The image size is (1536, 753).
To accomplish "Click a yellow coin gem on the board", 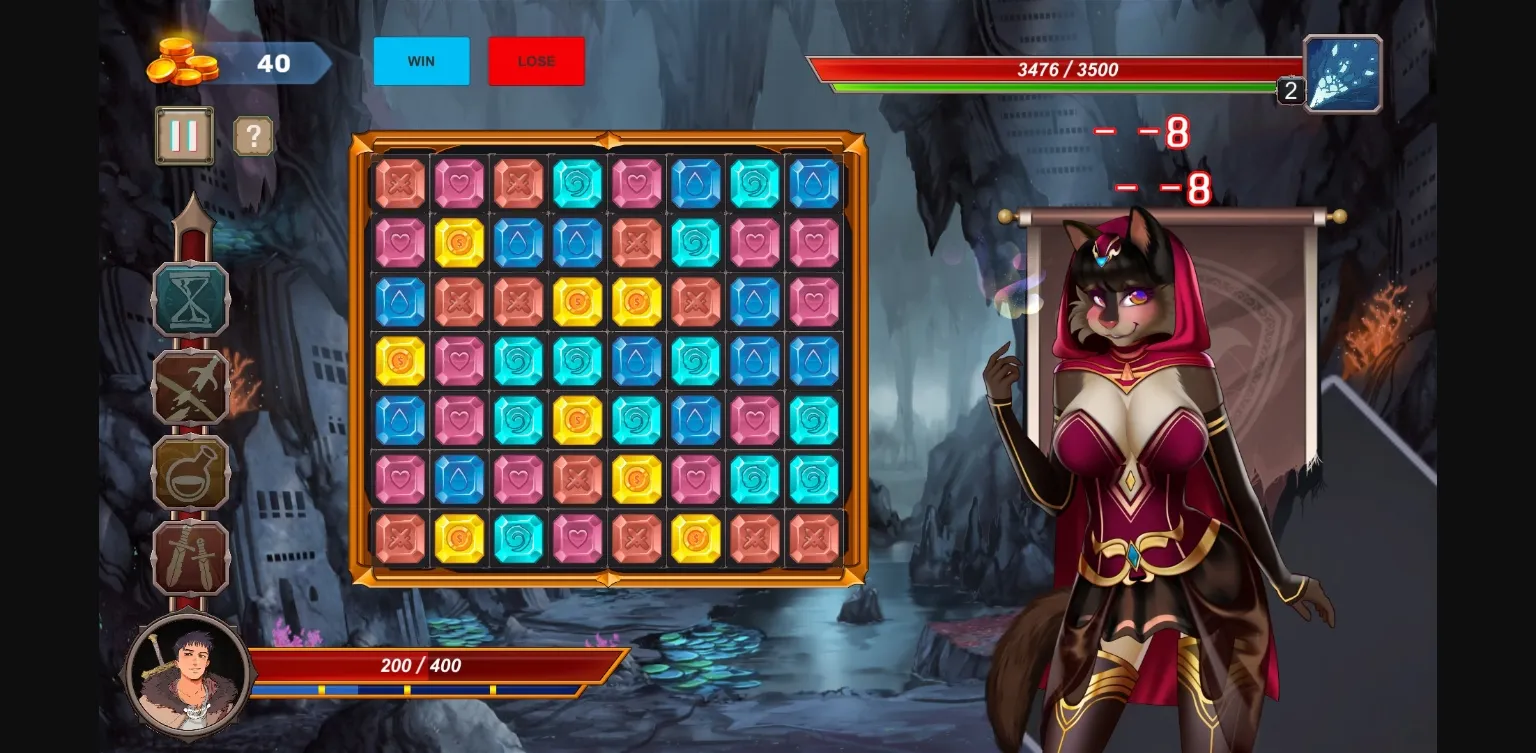I will pyautogui.click(x=459, y=241).
